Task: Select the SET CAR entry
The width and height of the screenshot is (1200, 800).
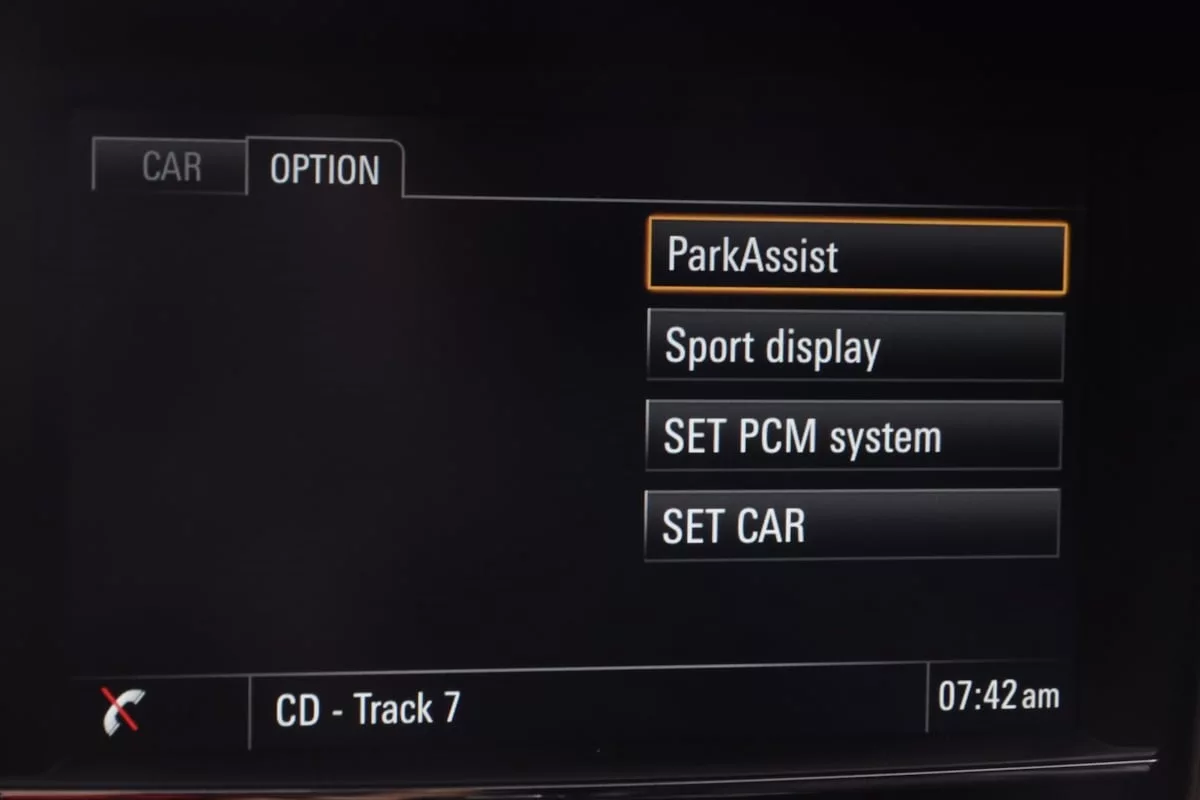Action: (x=851, y=525)
